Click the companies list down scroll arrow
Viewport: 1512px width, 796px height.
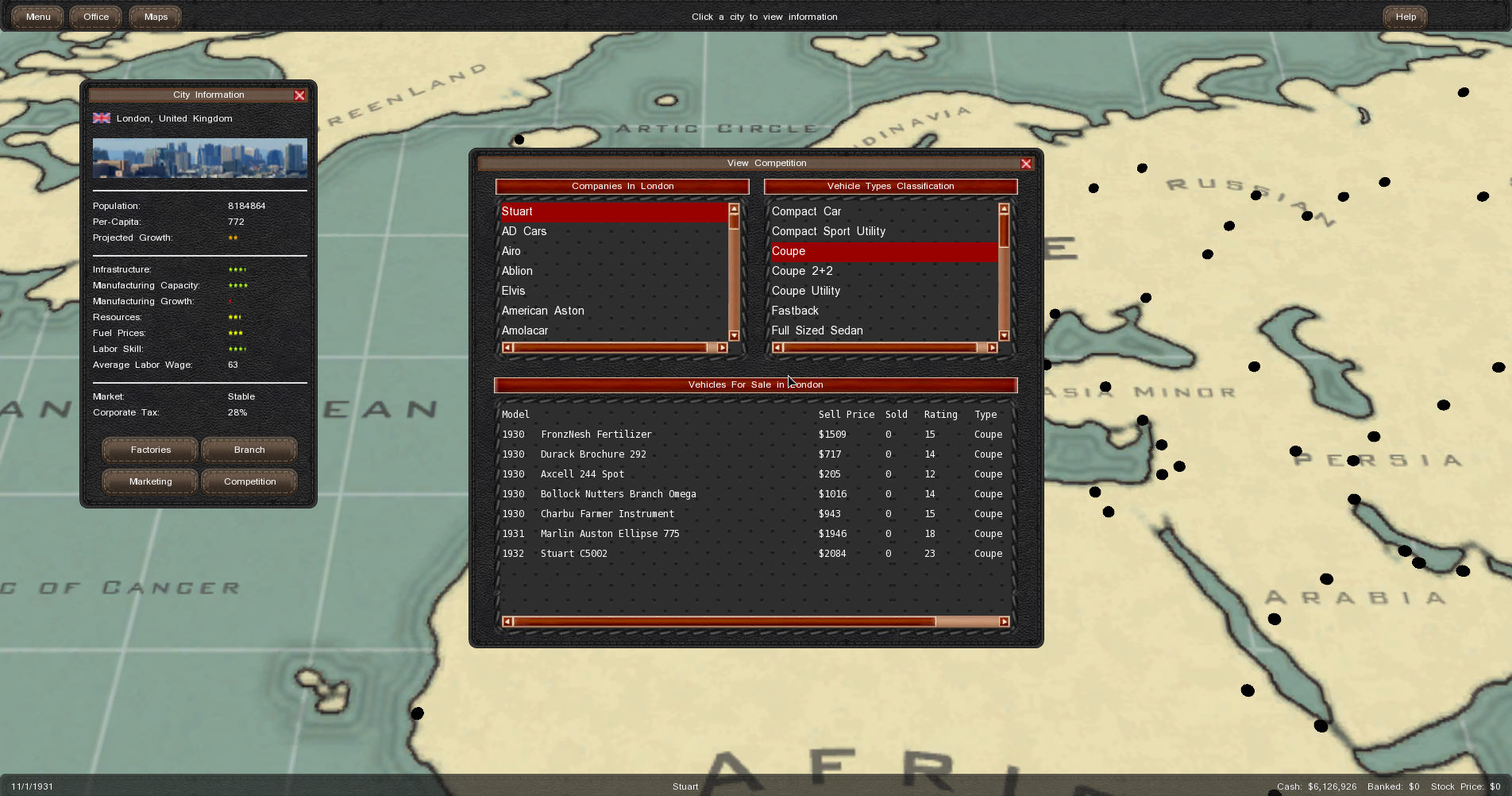734,336
